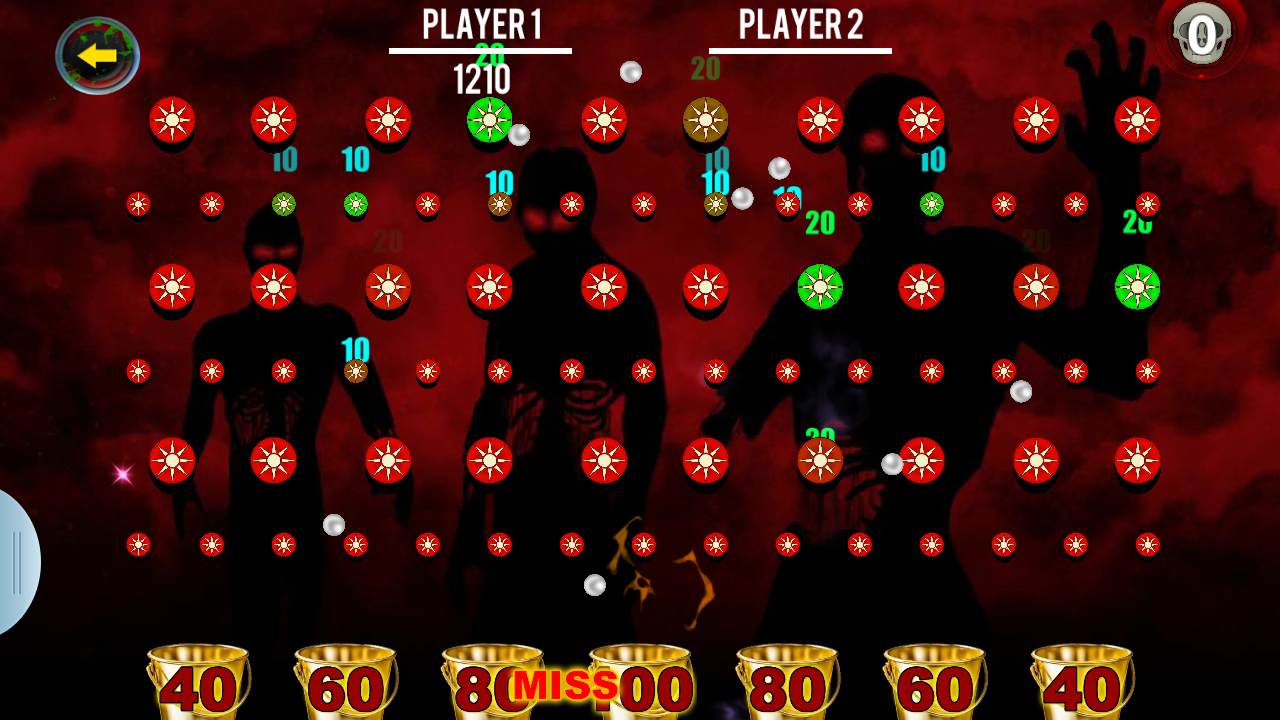Hit the pink sparkle on the left side
The width and height of the screenshot is (1280, 720).
pyautogui.click(x=123, y=473)
